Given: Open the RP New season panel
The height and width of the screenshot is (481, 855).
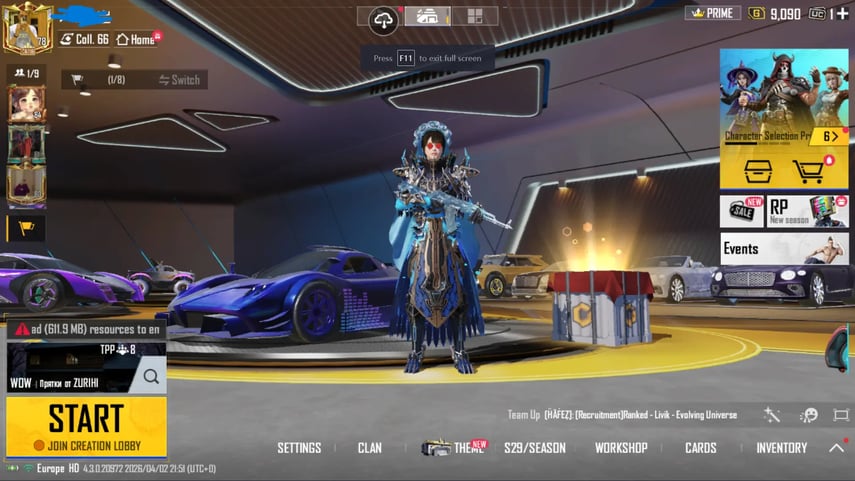Looking at the screenshot, I should tap(808, 211).
